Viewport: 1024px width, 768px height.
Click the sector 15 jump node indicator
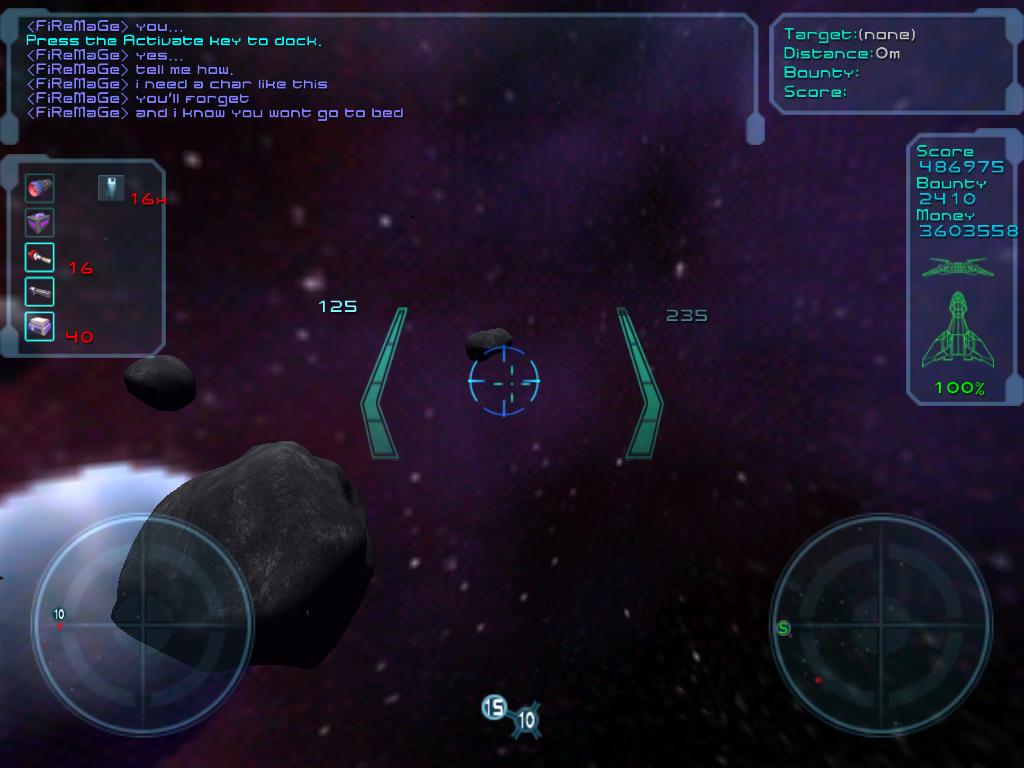(494, 708)
